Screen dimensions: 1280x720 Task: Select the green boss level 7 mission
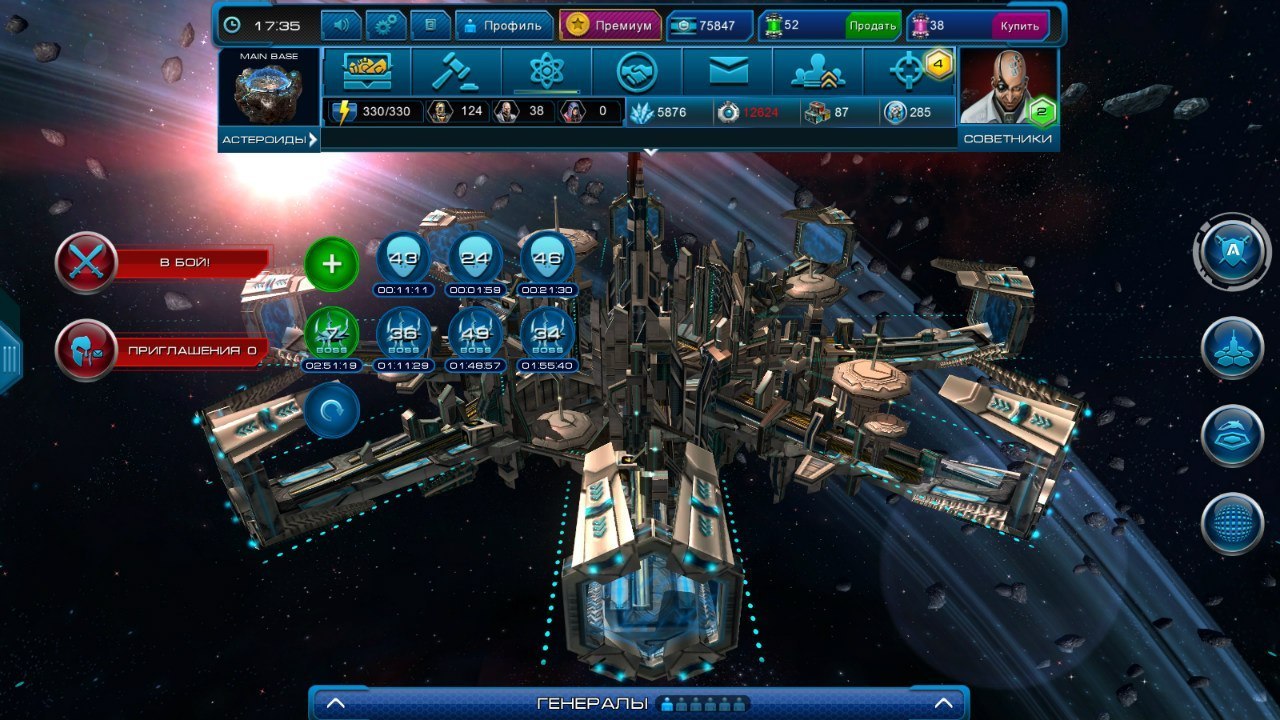click(x=331, y=333)
